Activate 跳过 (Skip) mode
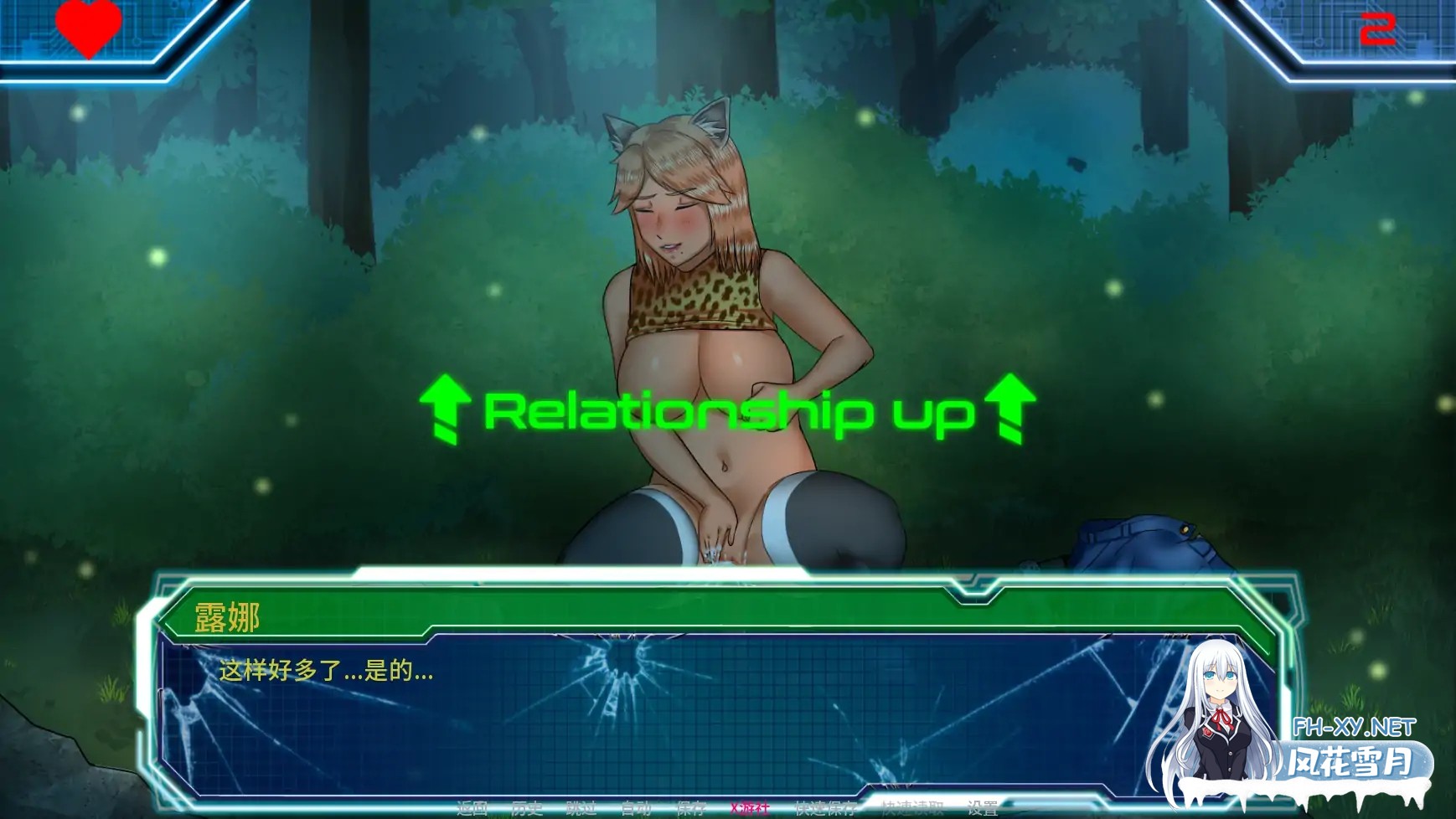 pyautogui.click(x=581, y=808)
